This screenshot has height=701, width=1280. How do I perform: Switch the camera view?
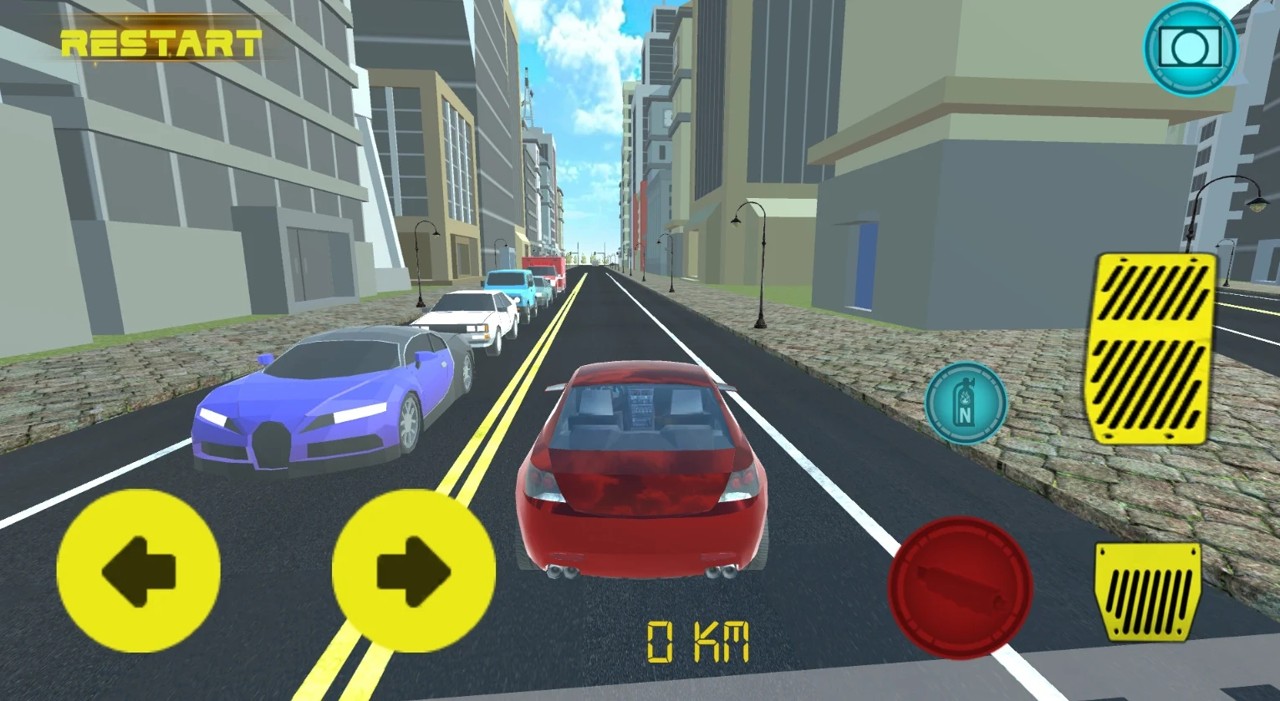click(1190, 48)
